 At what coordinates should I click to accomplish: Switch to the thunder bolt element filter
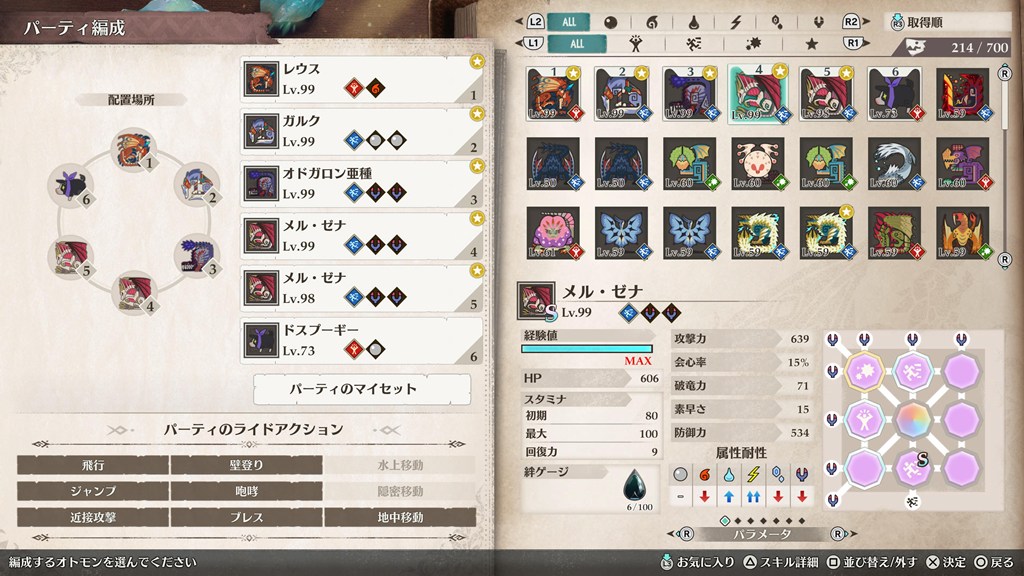tap(736, 22)
